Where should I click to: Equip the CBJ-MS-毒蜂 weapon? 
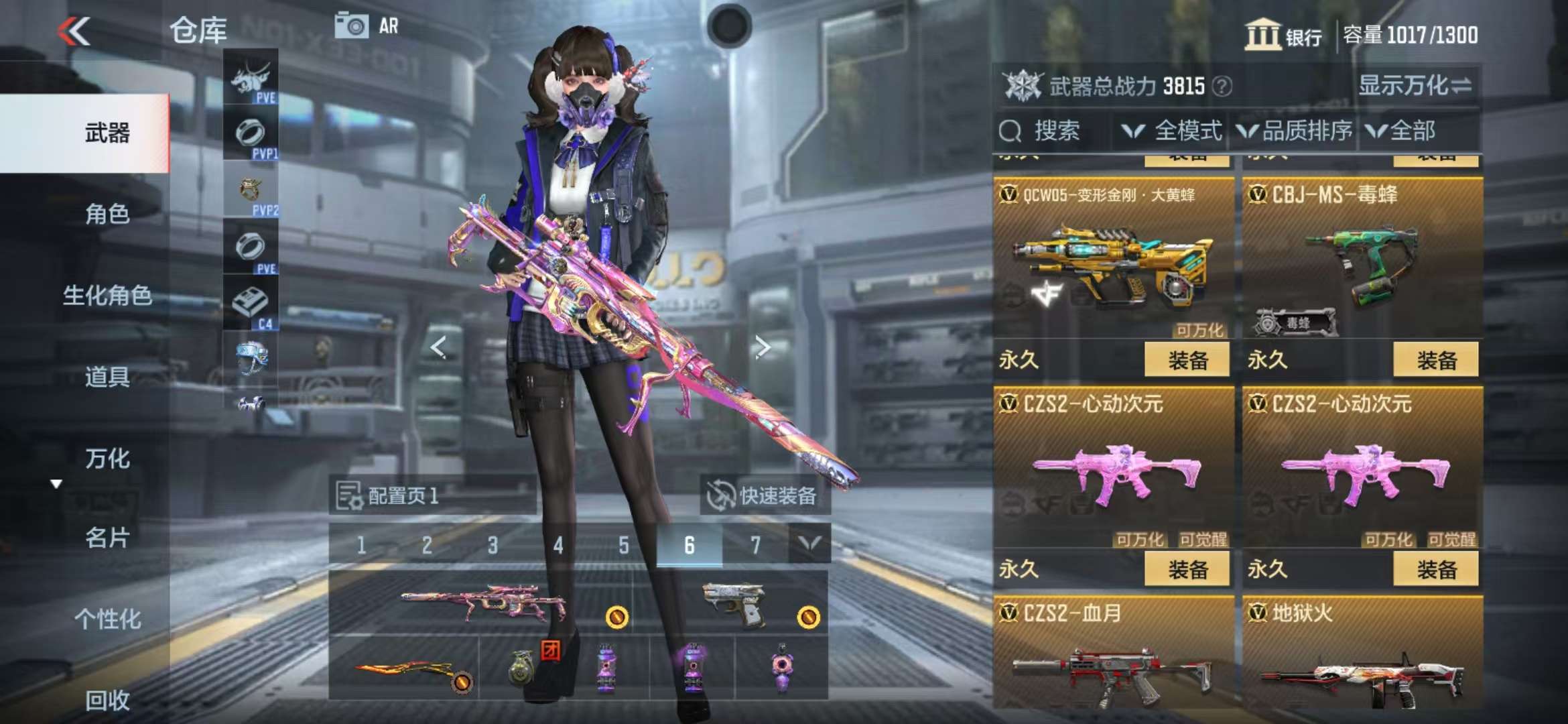1436,360
